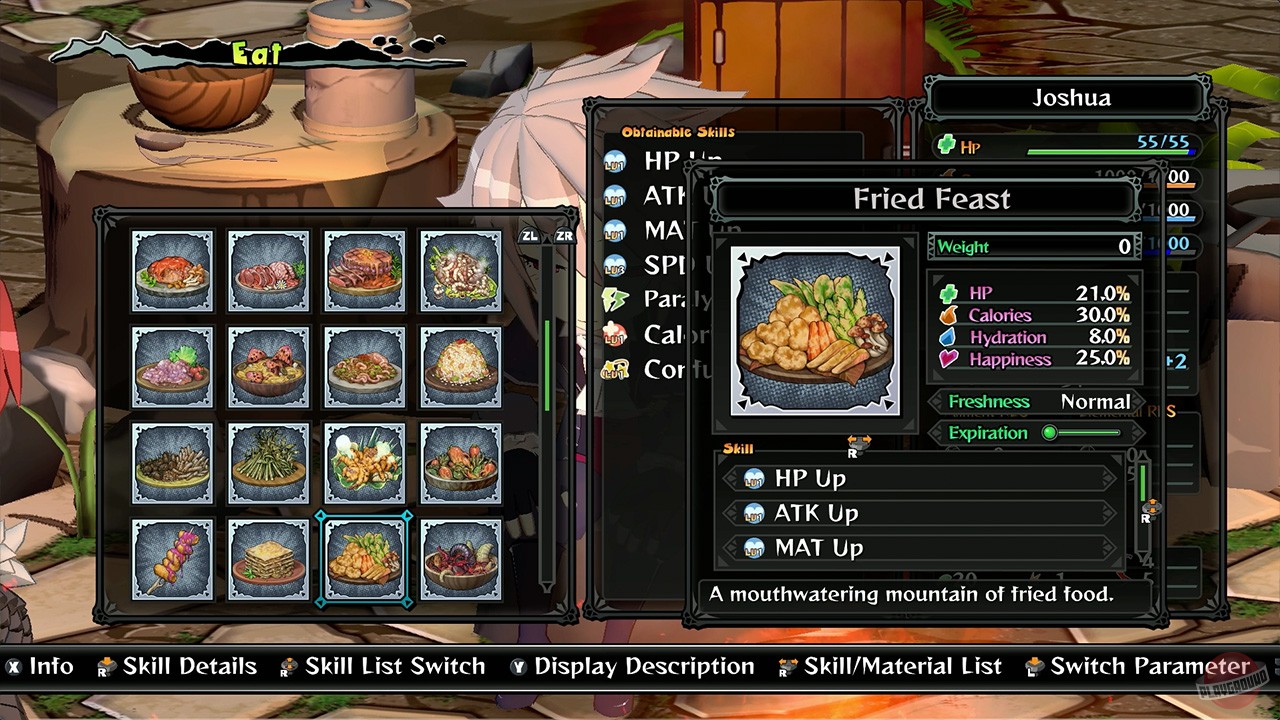Click the skewered meat dish icon
Image resolution: width=1280 pixels, height=720 pixels.
point(172,558)
